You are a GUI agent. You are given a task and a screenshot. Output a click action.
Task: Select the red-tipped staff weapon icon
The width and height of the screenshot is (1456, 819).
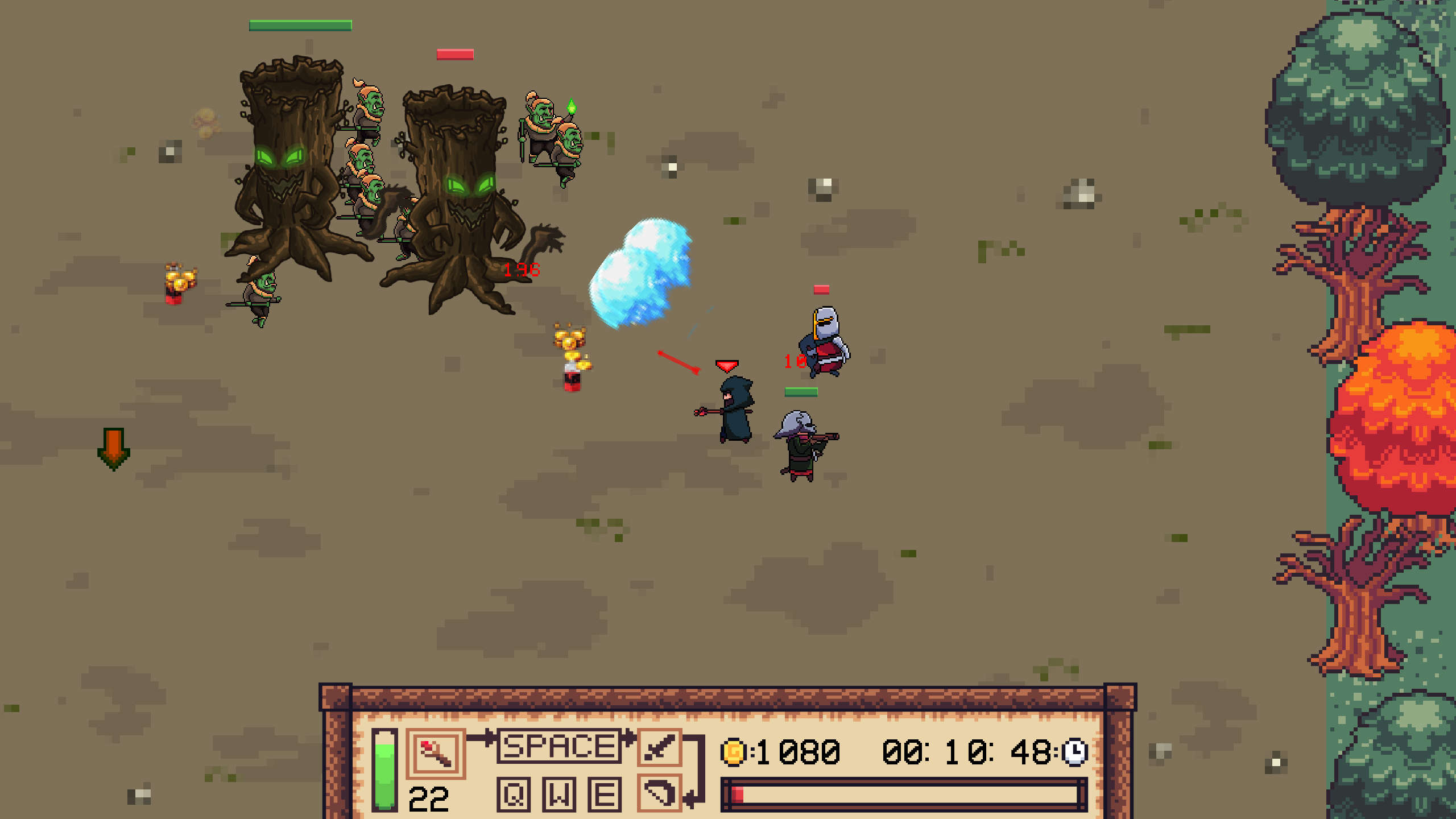coord(435,753)
